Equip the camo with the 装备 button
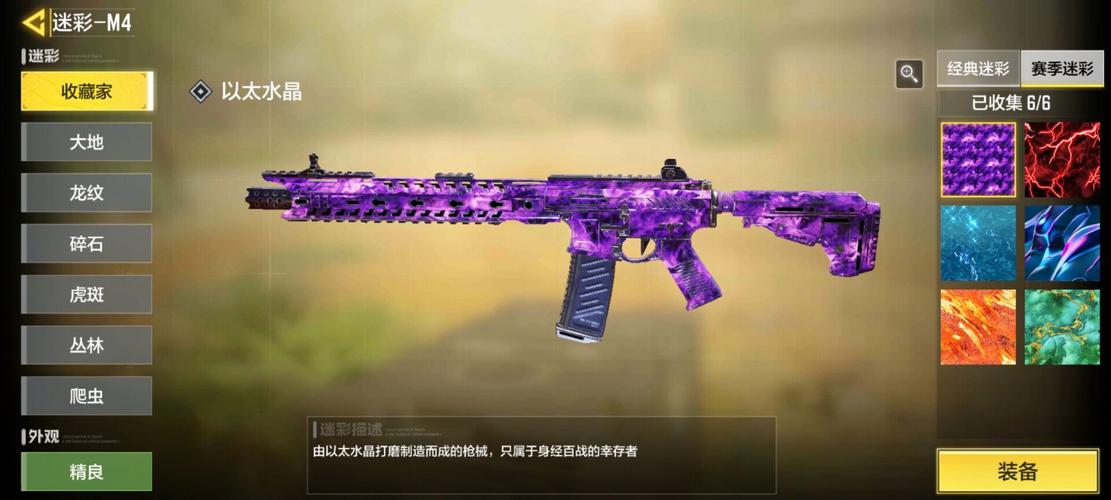Screen dimensions: 1111x500 click(x=1018, y=472)
